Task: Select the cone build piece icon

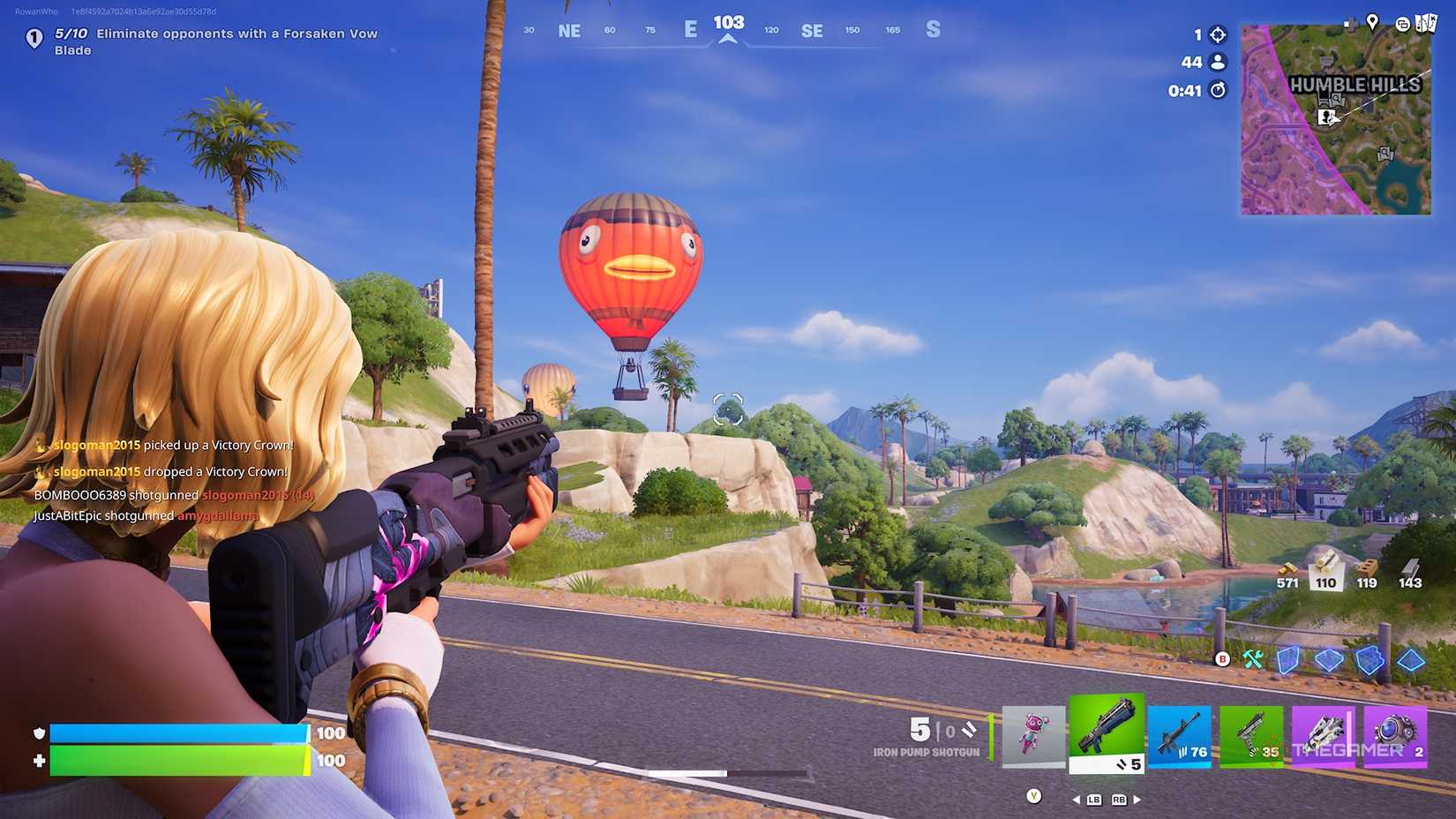Action: coord(1410,659)
